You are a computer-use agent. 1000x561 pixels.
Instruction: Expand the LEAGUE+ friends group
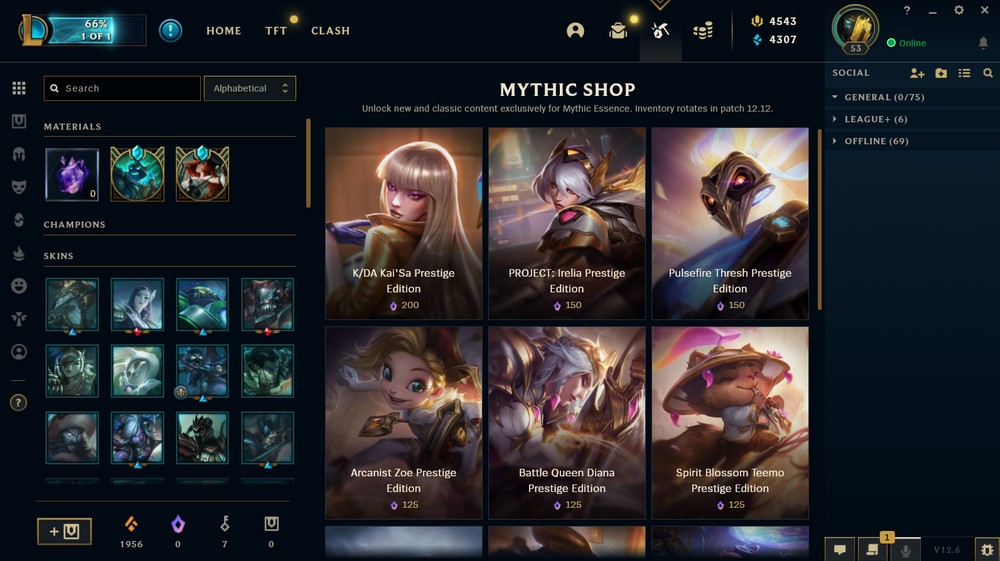coord(874,119)
